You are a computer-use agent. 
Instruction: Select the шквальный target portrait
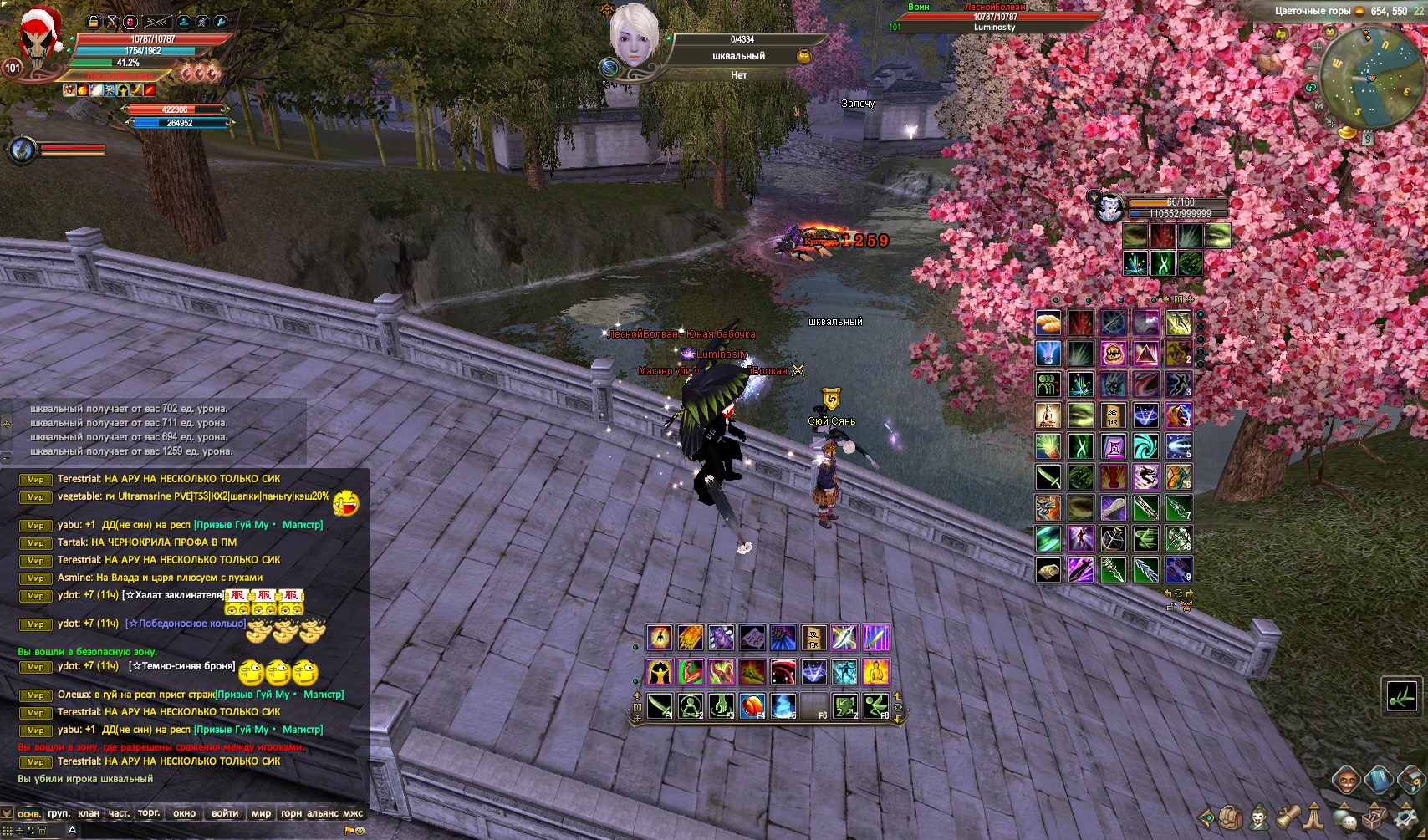tap(634, 36)
